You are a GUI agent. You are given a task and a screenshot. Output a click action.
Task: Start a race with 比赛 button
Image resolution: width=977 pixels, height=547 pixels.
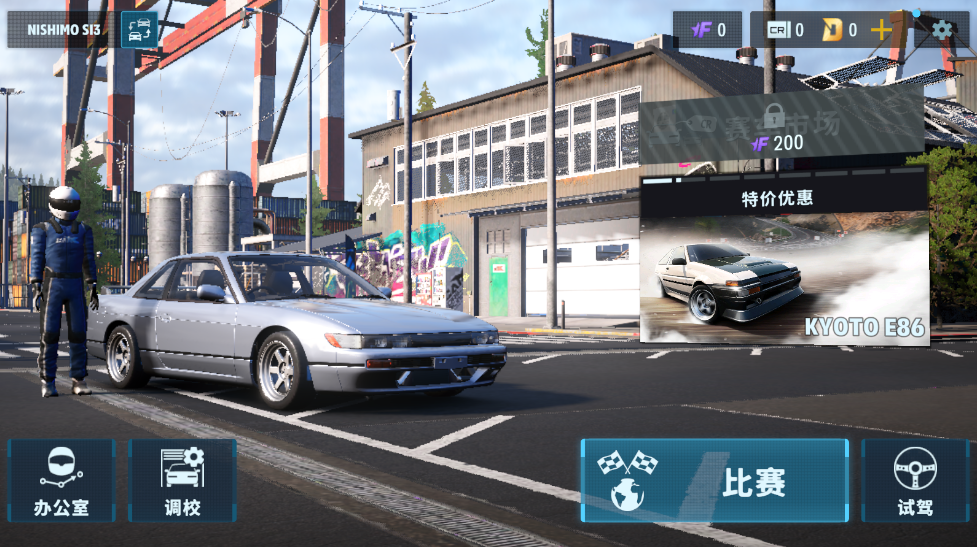click(x=714, y=480)
